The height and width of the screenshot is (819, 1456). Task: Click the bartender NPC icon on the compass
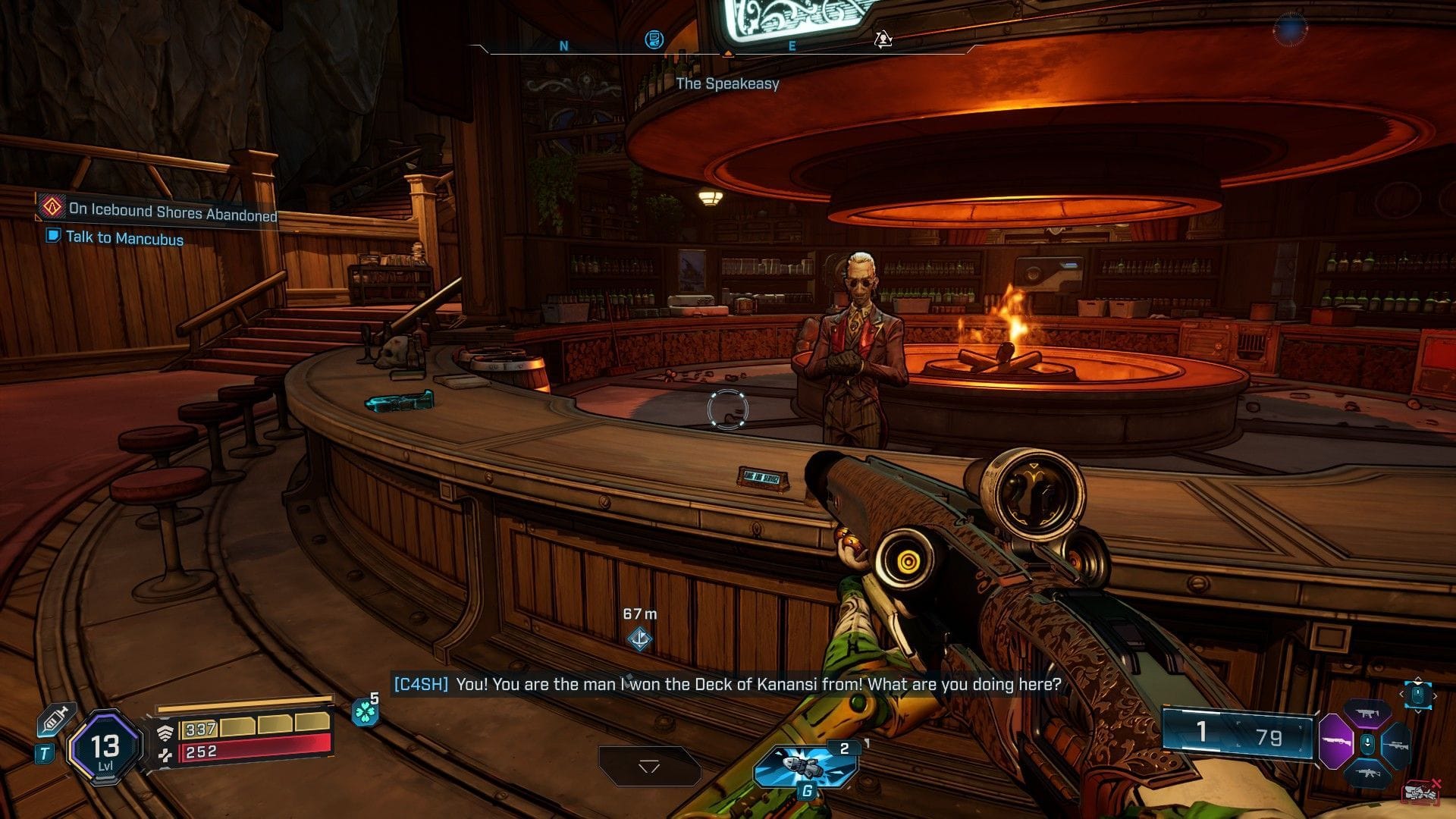pyautogui.click(x=882, y=36)
